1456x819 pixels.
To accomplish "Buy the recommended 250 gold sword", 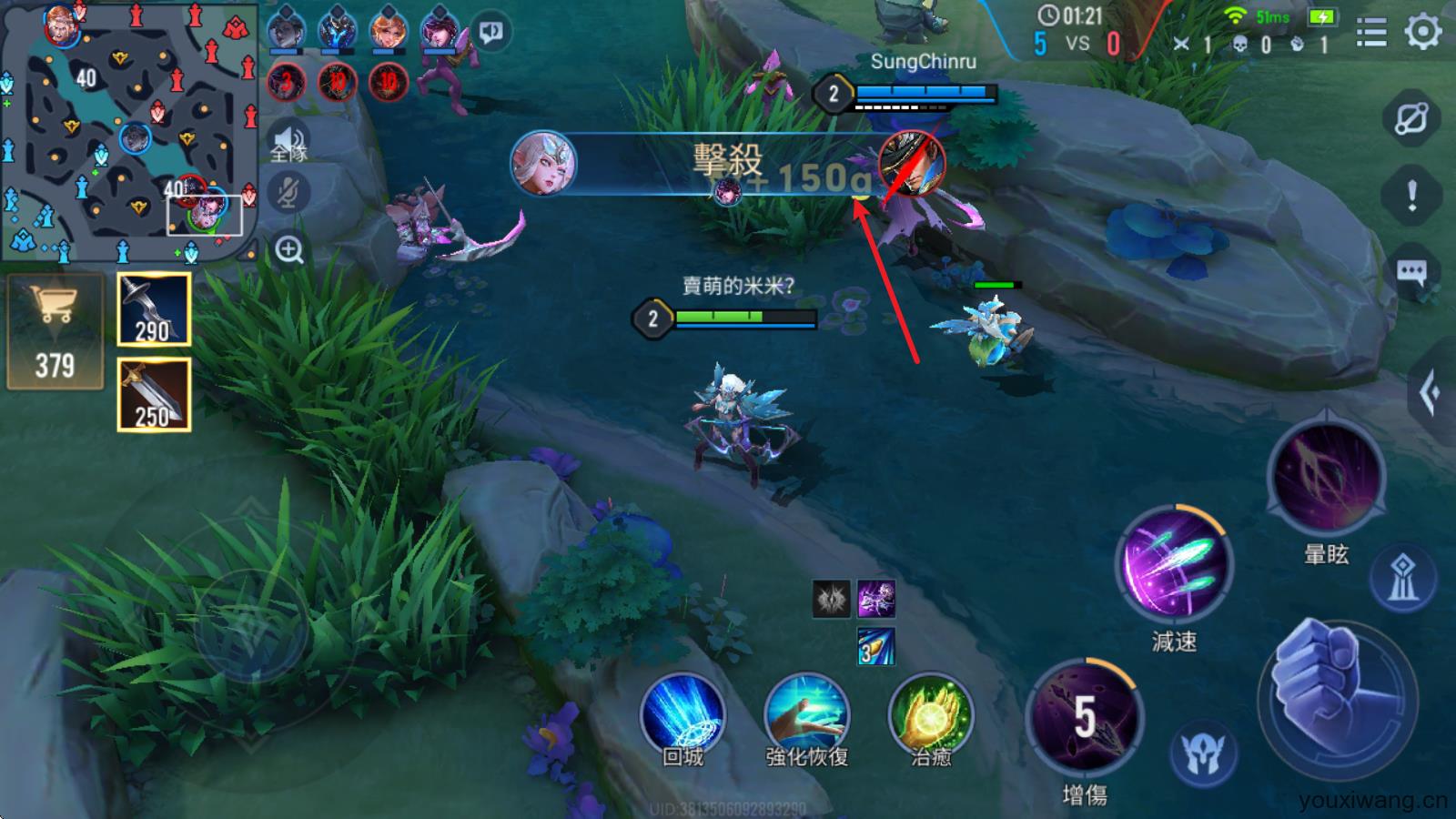I will (154, 394).
